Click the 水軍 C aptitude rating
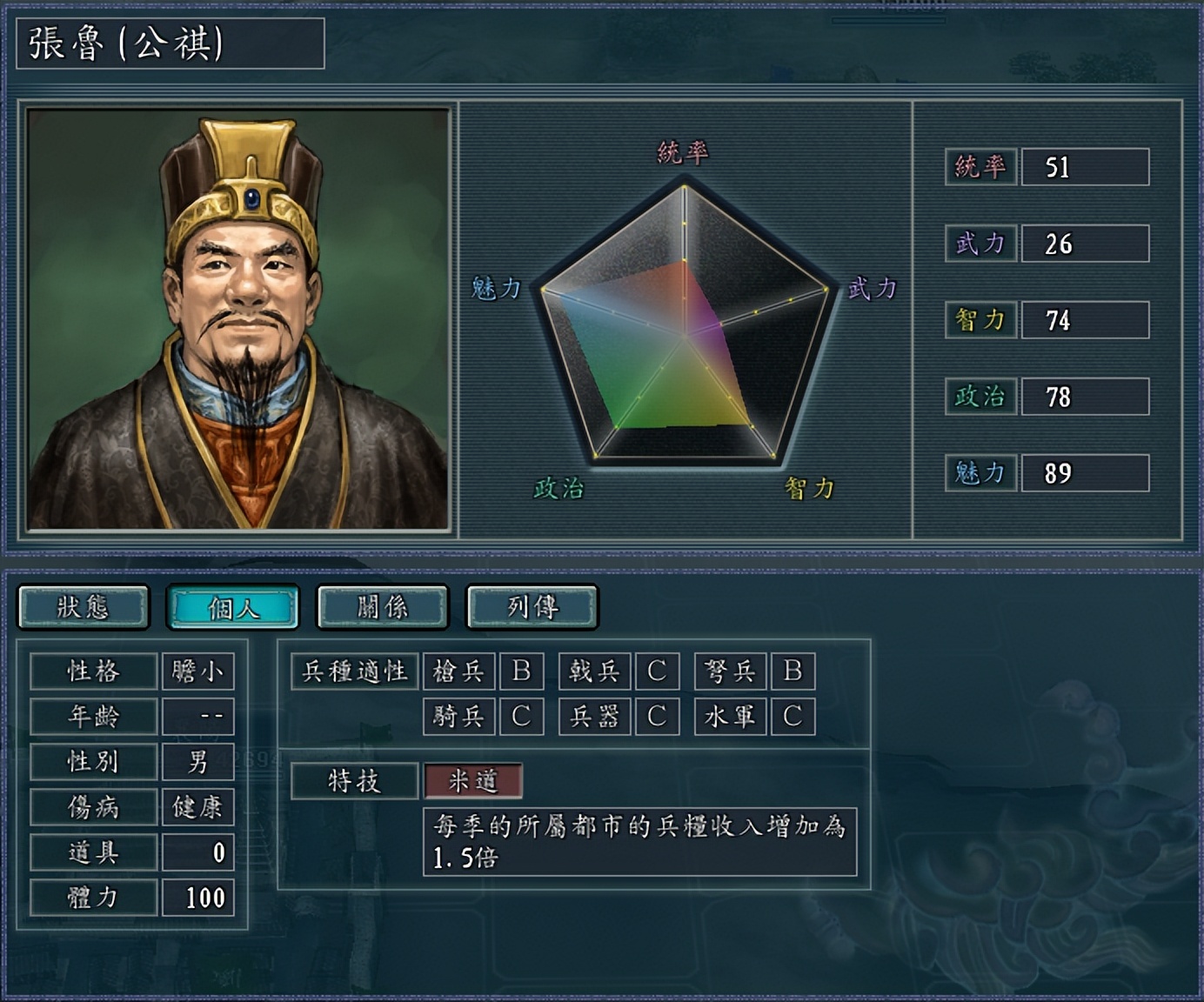The image size is (1204, 1002). 793,717
